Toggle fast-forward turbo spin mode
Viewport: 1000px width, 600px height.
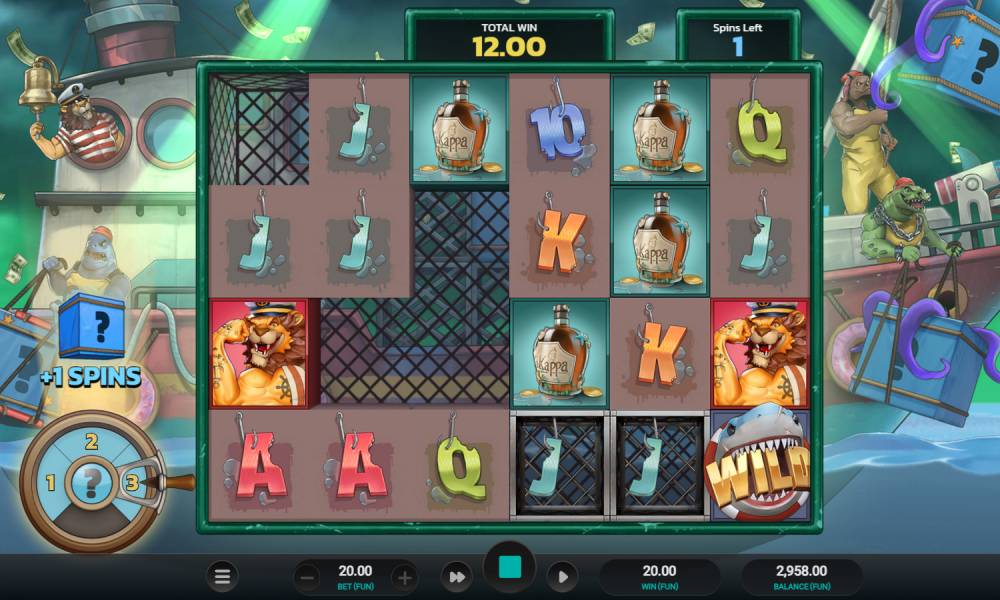[457, 577]
